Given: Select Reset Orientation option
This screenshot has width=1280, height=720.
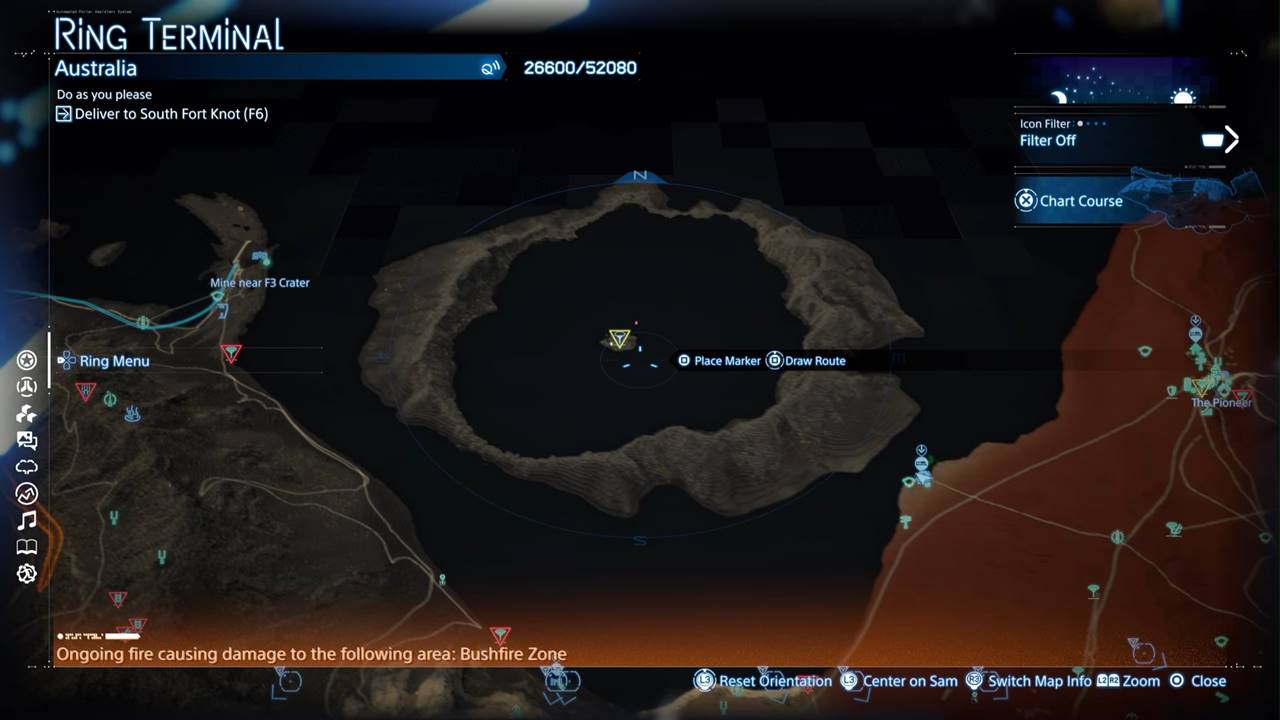Looking at the screenshot, I should [x=764, y=681].
